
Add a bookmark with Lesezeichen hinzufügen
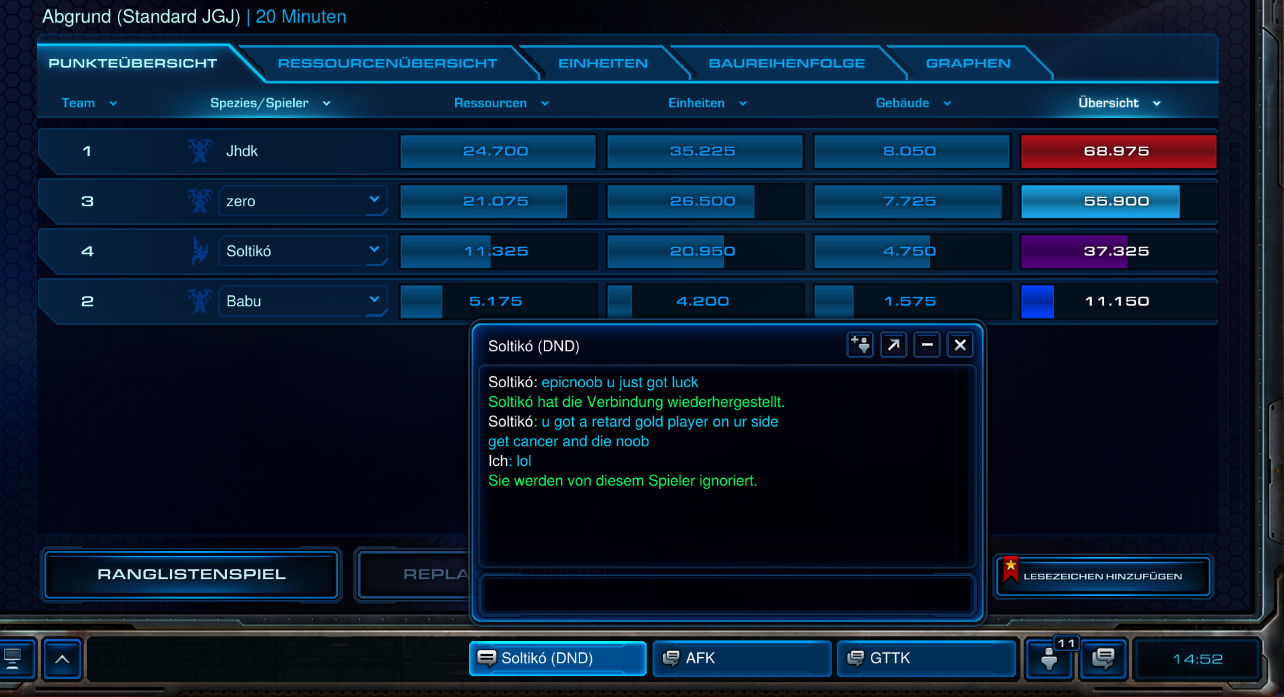(1102, 576)
